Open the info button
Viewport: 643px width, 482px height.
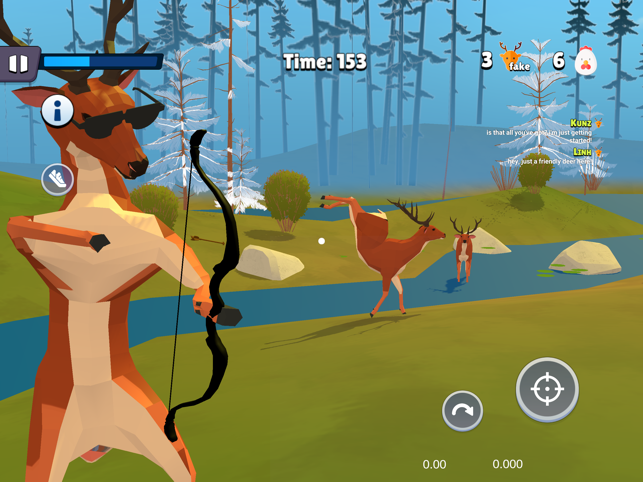click(57, 111)
